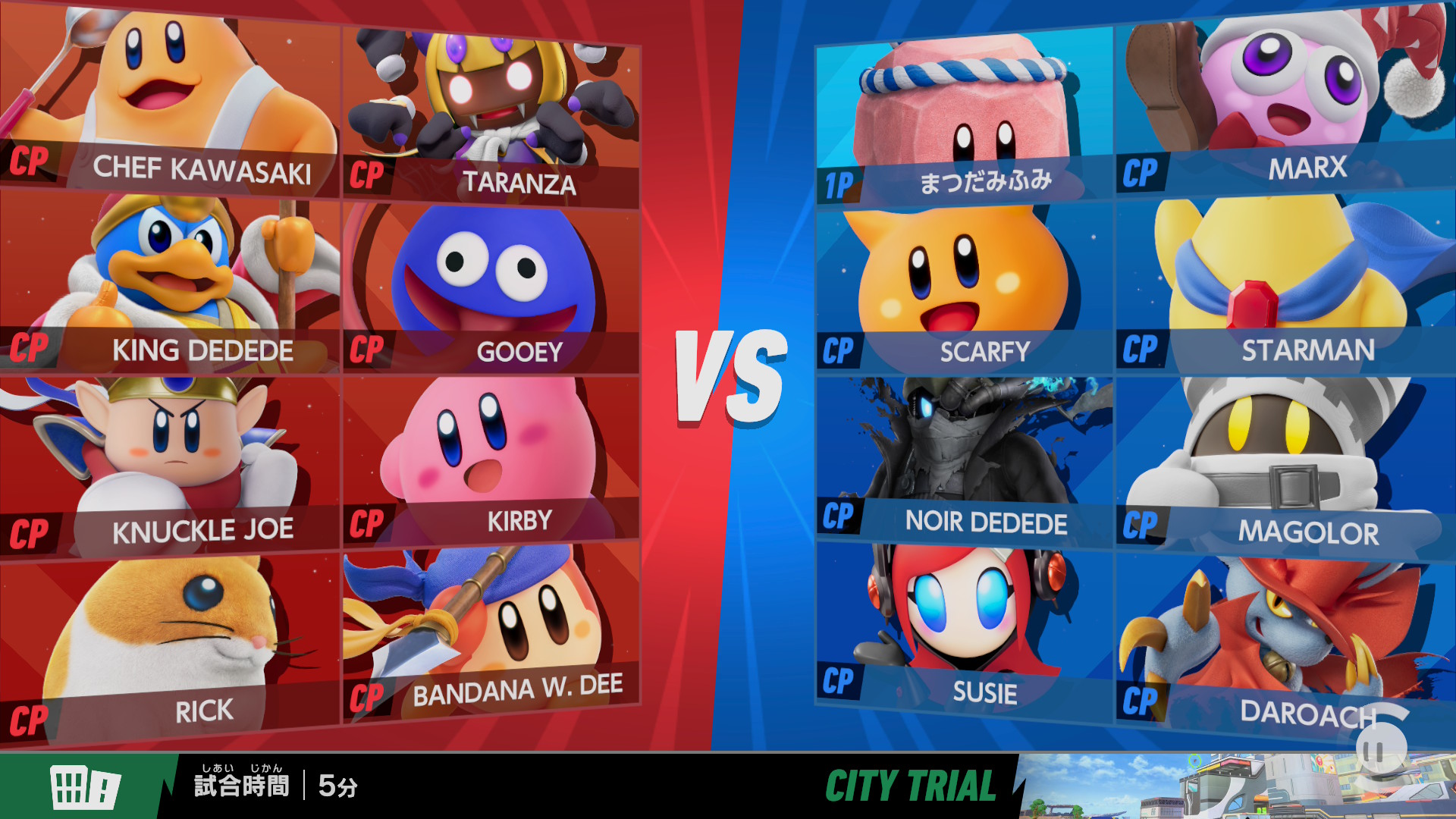The image size is (1456, 819).
Task: Click the Marx character tile
Action: pyautogui.click(x=1285, y=99)
